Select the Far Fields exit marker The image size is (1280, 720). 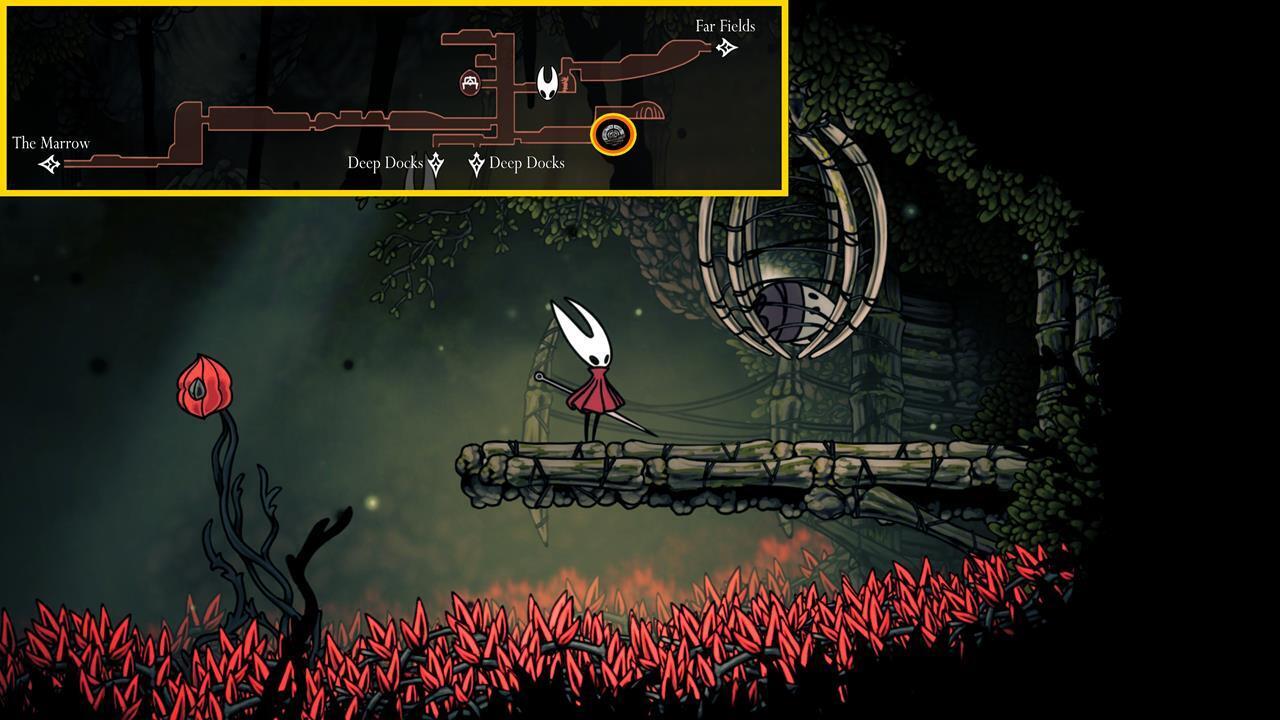click(x=727, y=47)
